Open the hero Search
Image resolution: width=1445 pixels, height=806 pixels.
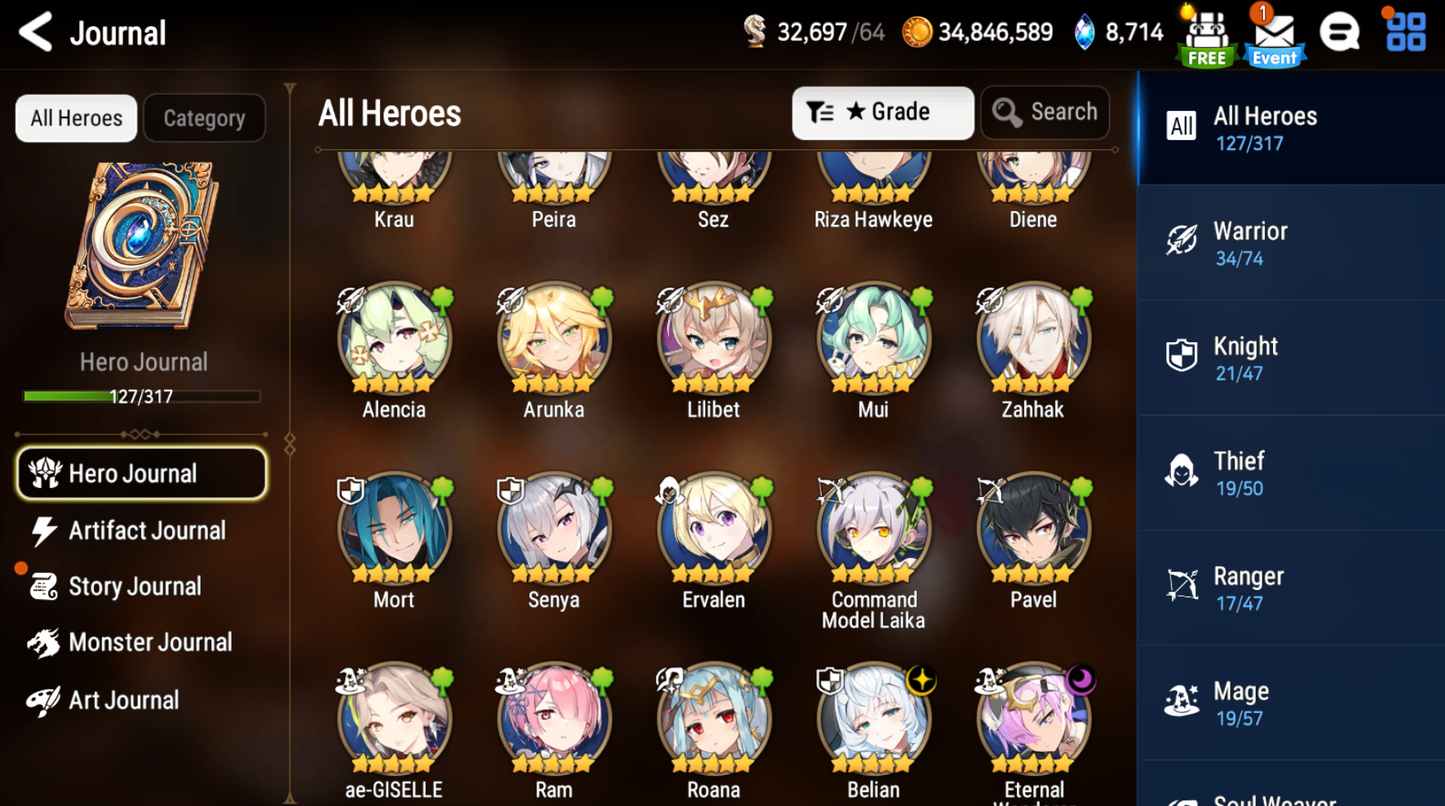(x=1044, y=112)
